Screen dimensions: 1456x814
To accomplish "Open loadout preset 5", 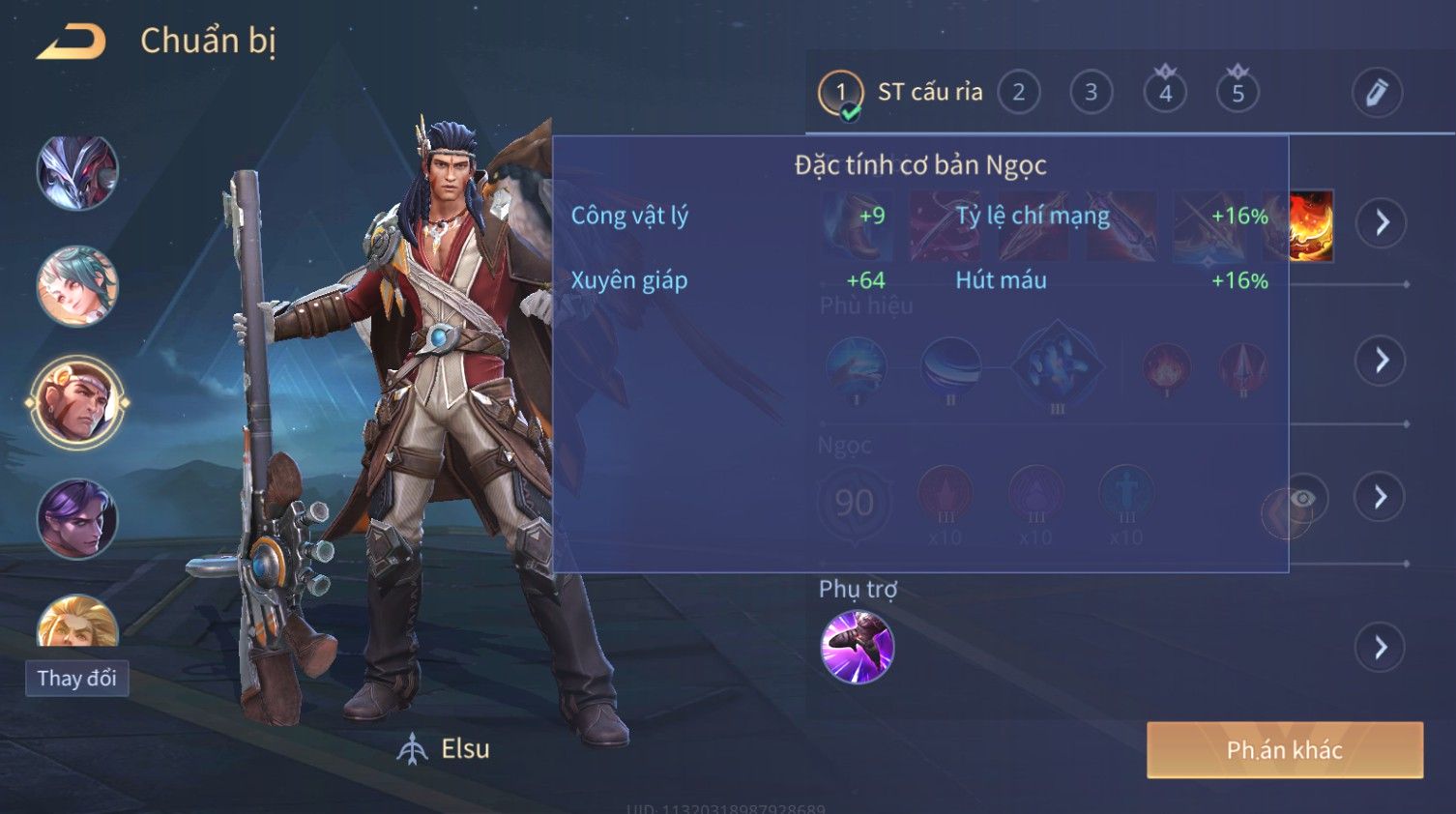I will tap(1238, 93).
